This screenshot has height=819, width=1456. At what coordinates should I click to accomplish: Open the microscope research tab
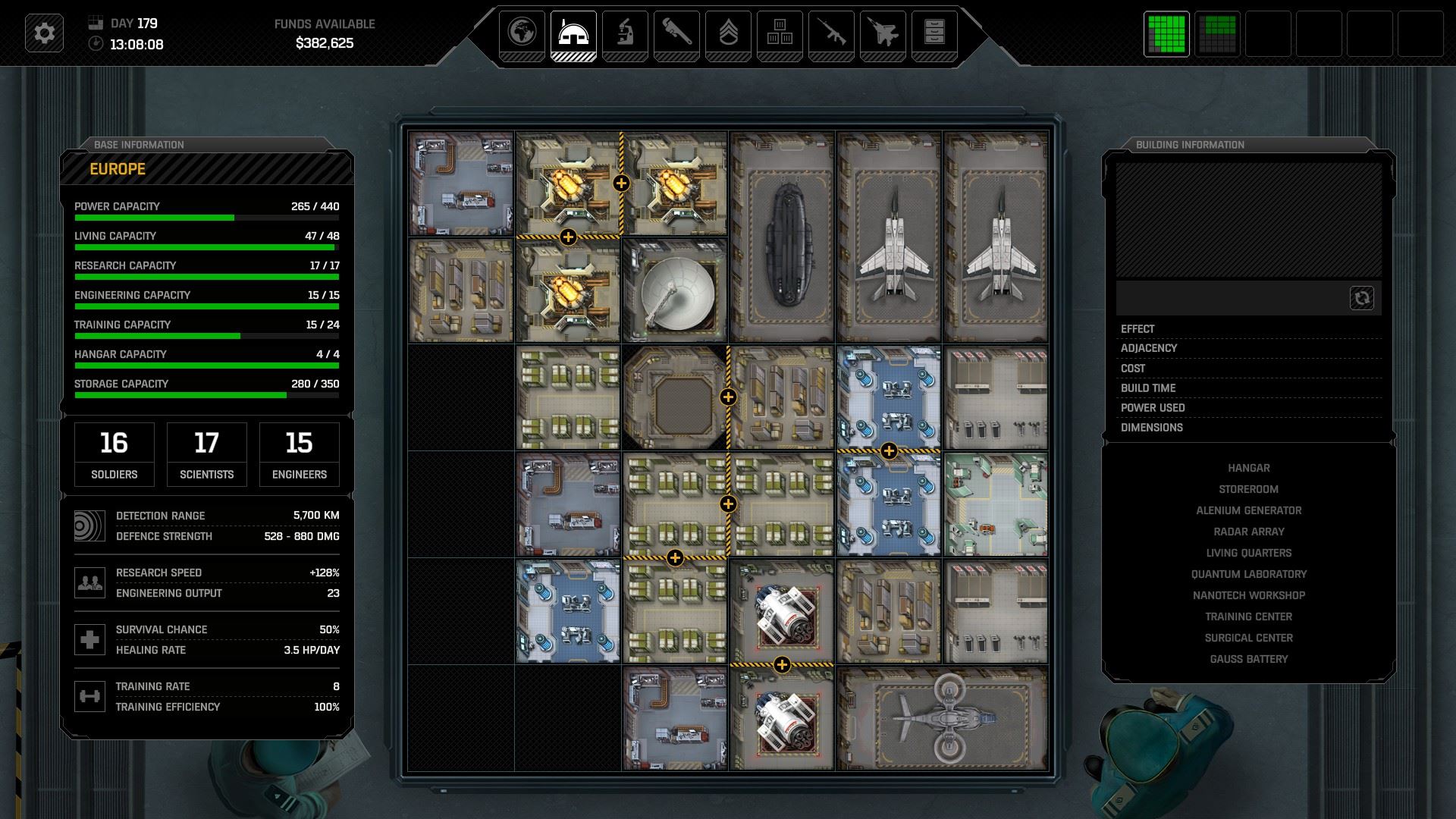pos(625,33)
